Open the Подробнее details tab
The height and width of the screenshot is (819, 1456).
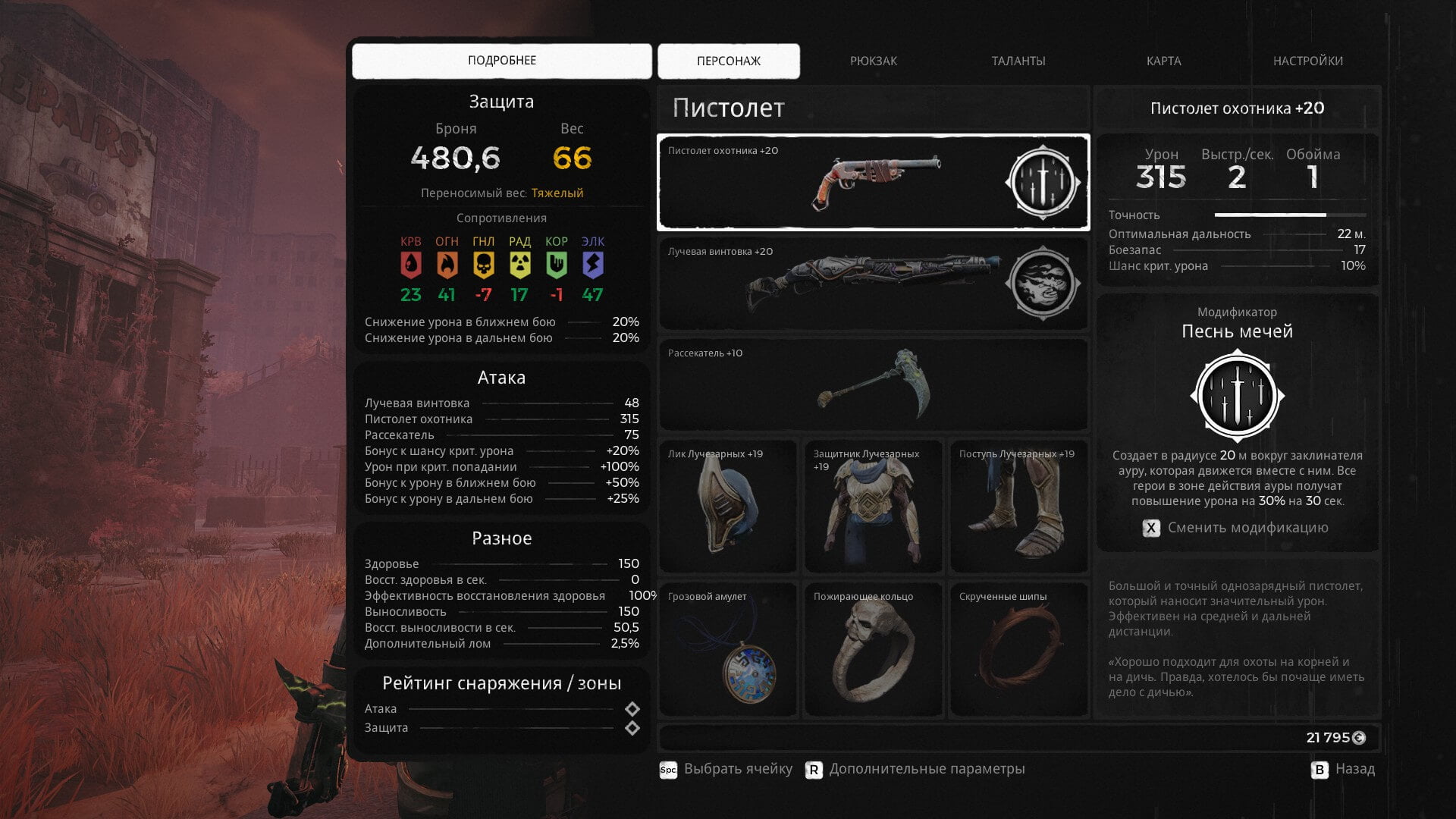pyautogui.click(x=501, y=61)
